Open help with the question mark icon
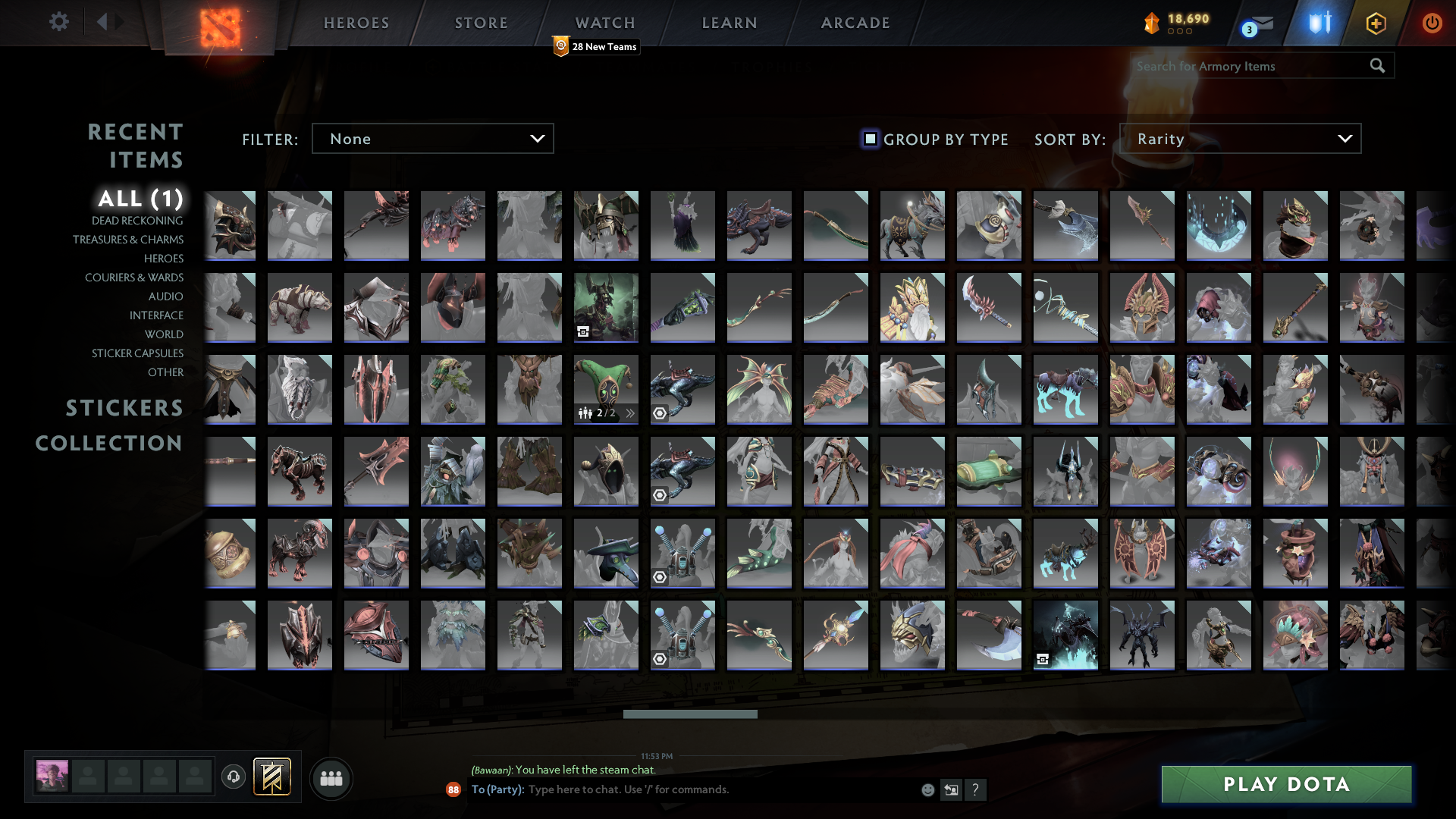1456x819 pixels. click(976, 789)
